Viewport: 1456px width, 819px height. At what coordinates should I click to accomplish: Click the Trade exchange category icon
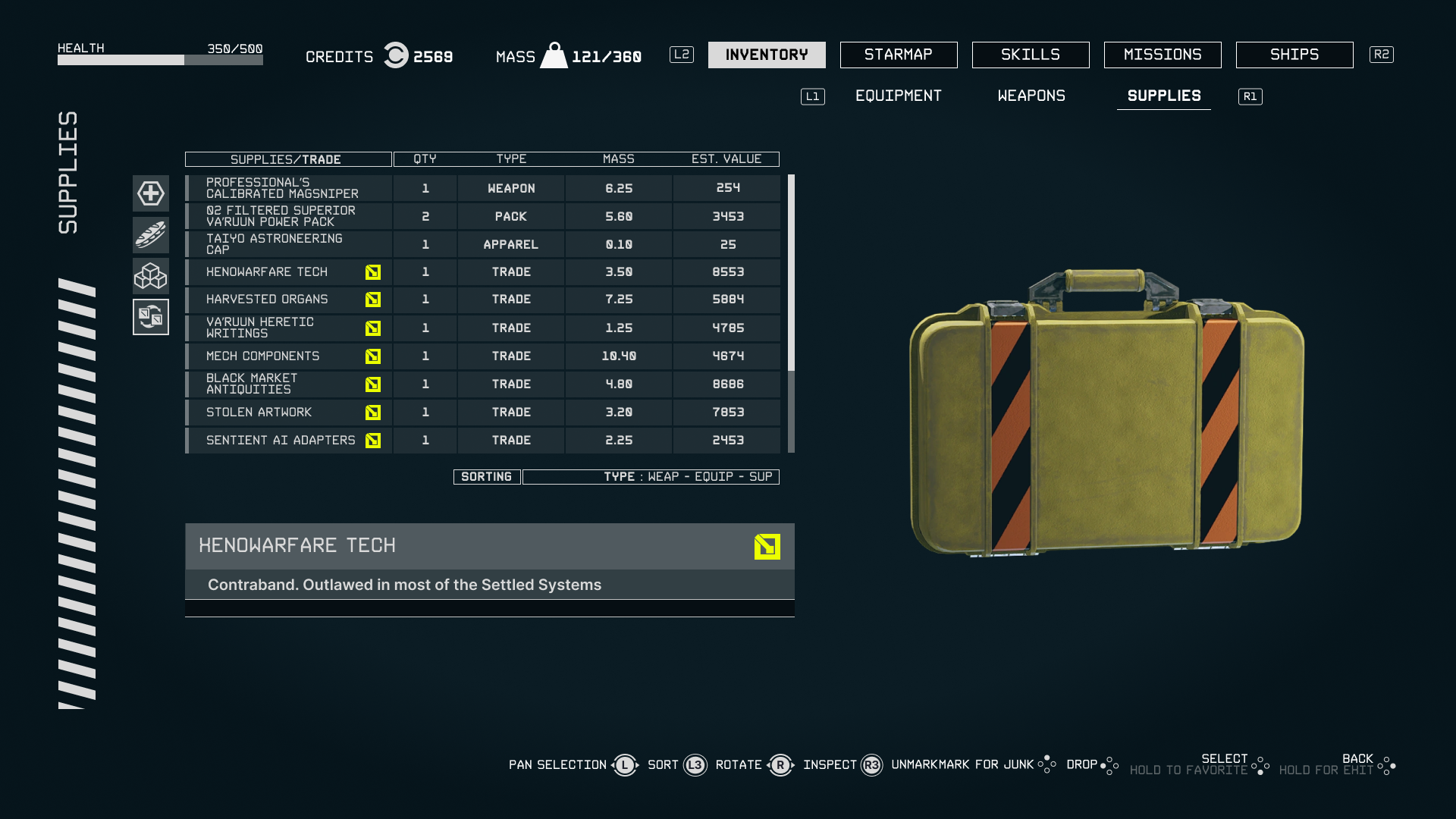point(150,318)
